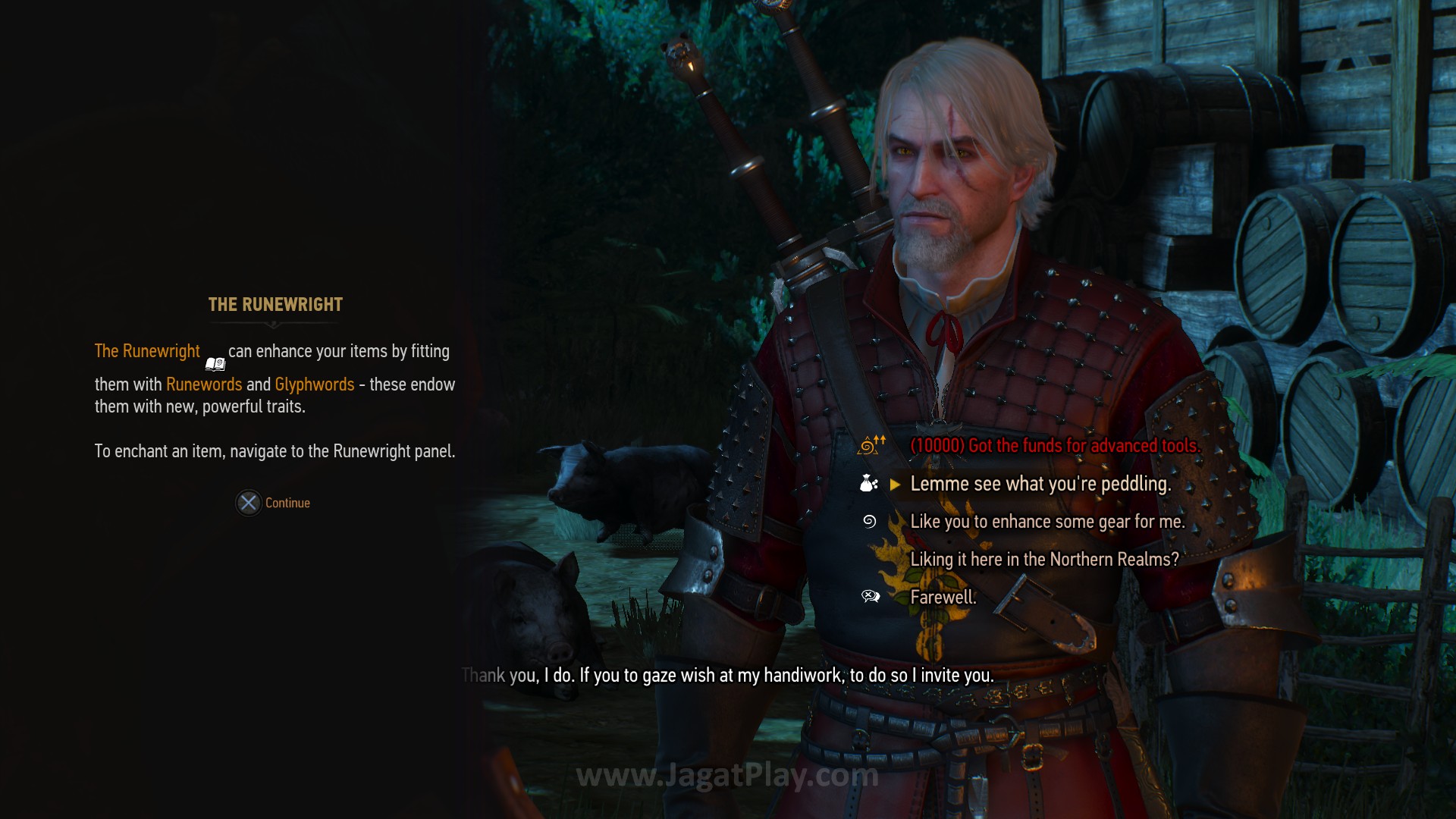Click the crossed speech bubble Farewell icon
The image size is (1456, 819).
(871, 597)
